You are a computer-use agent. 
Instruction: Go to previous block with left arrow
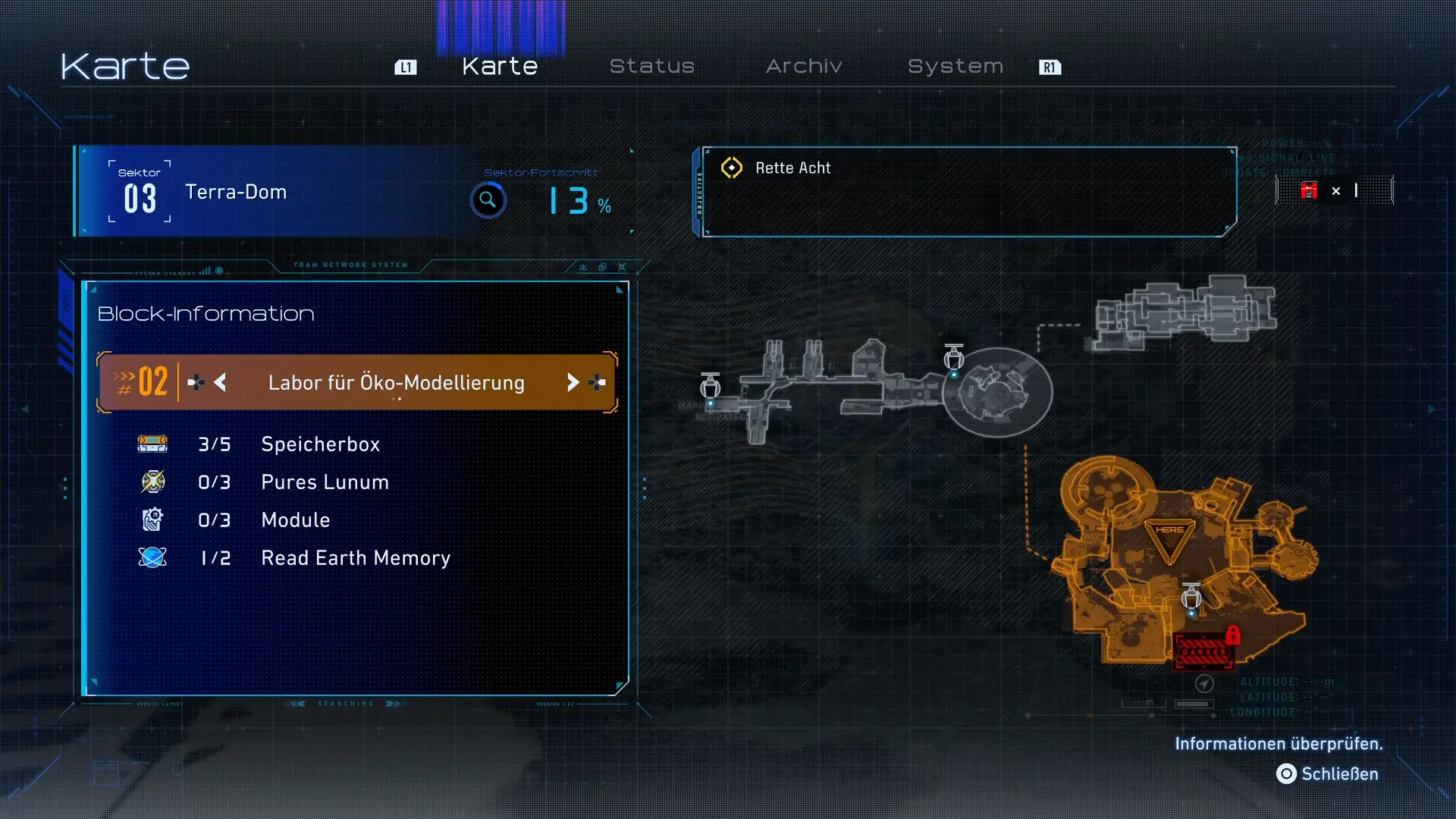click(220, 383)
